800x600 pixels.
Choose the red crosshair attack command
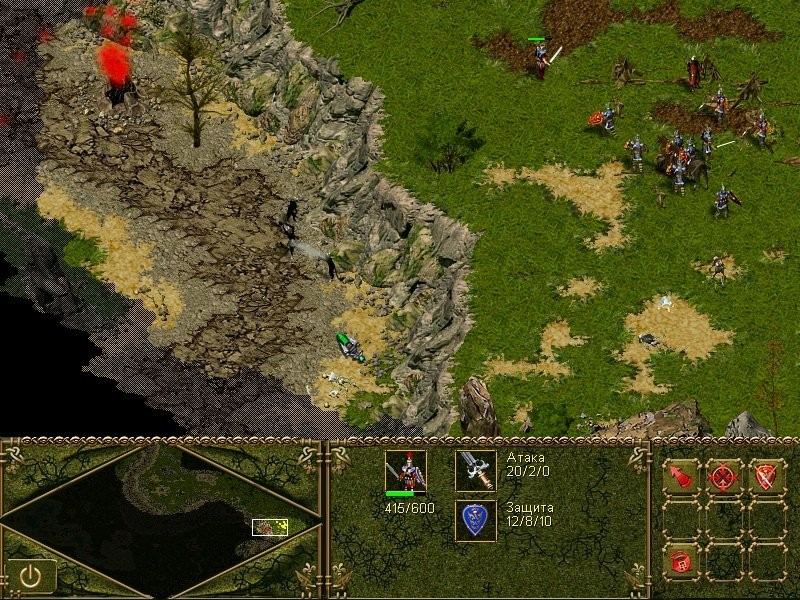(724, 477)
